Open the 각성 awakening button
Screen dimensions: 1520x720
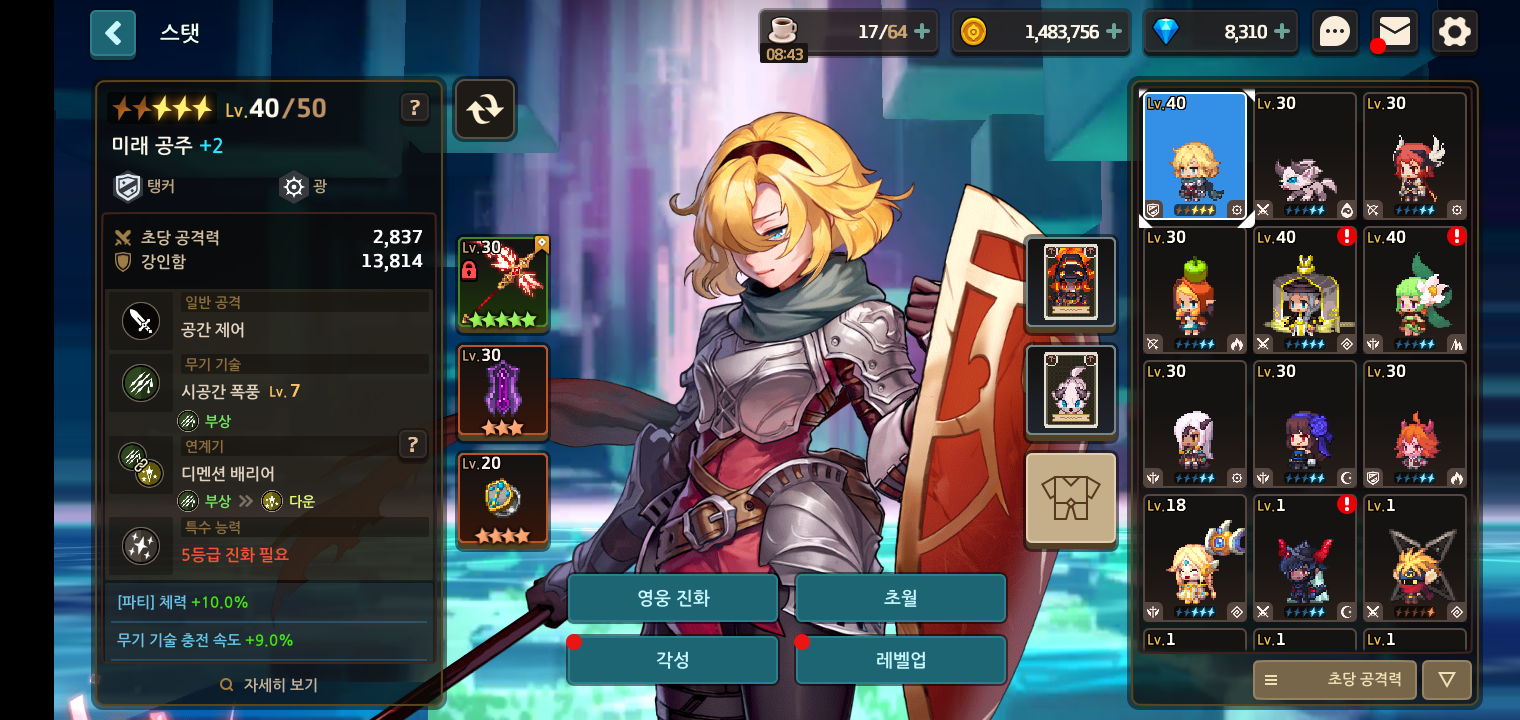tap(672, 660)
